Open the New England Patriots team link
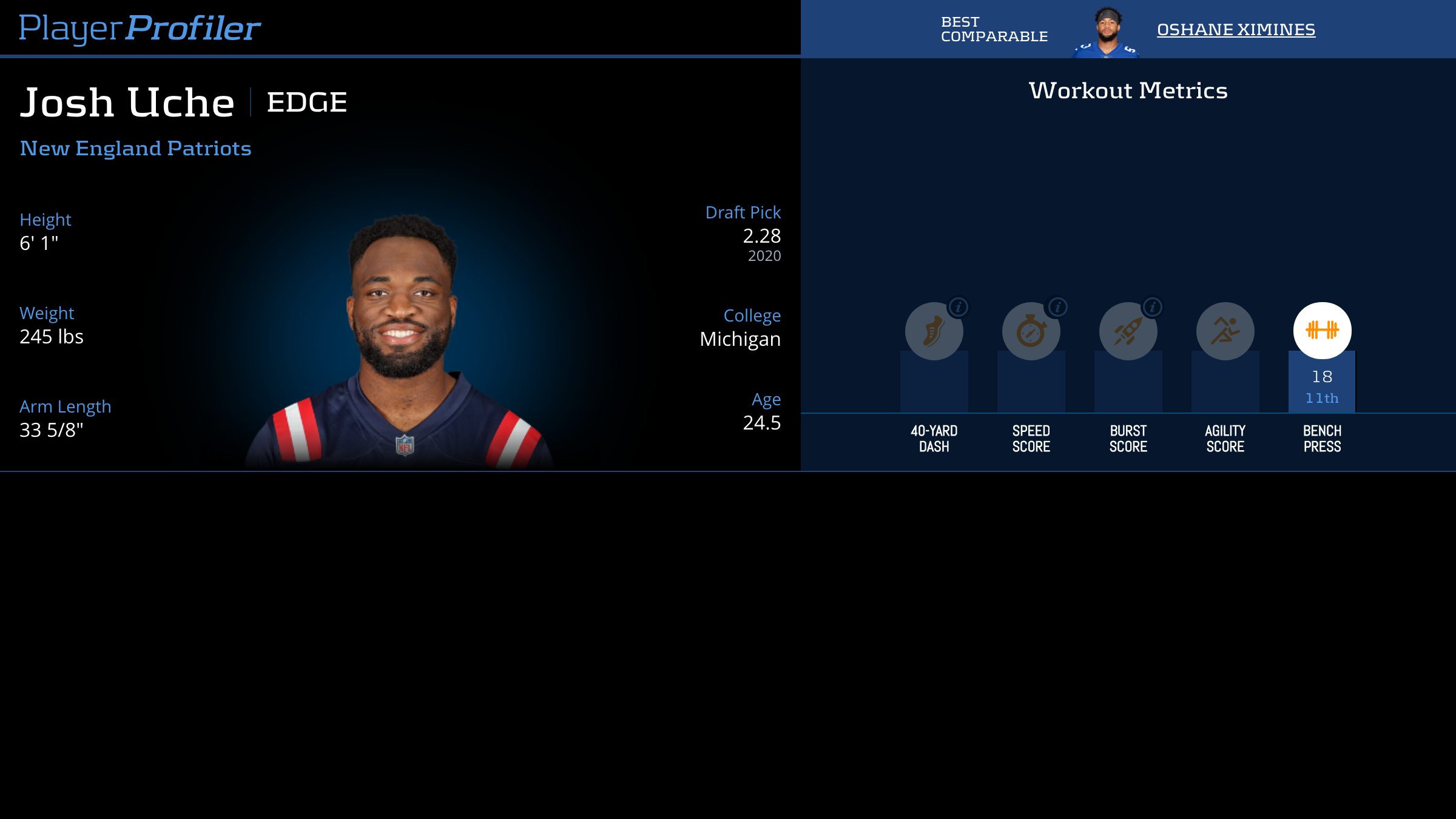The image size is (1456, 819). click(x=135, y=149)
